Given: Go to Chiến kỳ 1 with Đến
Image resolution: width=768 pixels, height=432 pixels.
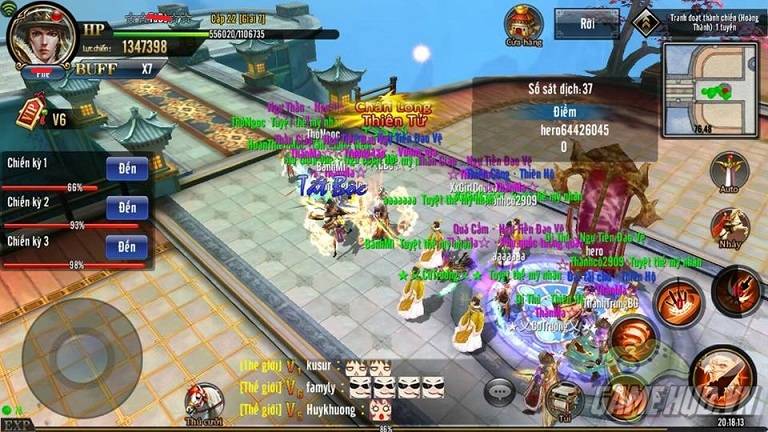Looking at the screenshot, I should click(126, 168).
